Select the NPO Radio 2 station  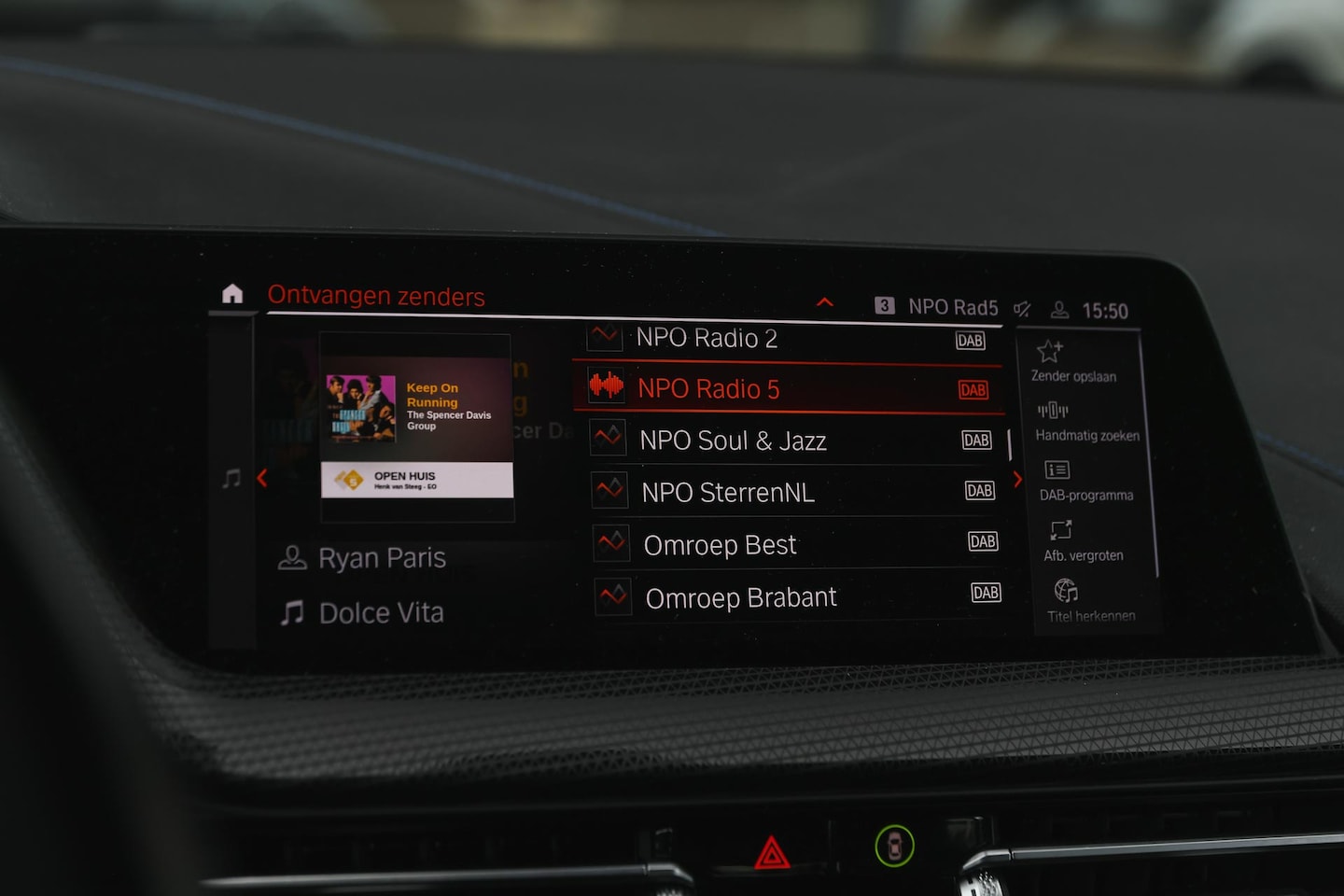click(x=706, y=338)
